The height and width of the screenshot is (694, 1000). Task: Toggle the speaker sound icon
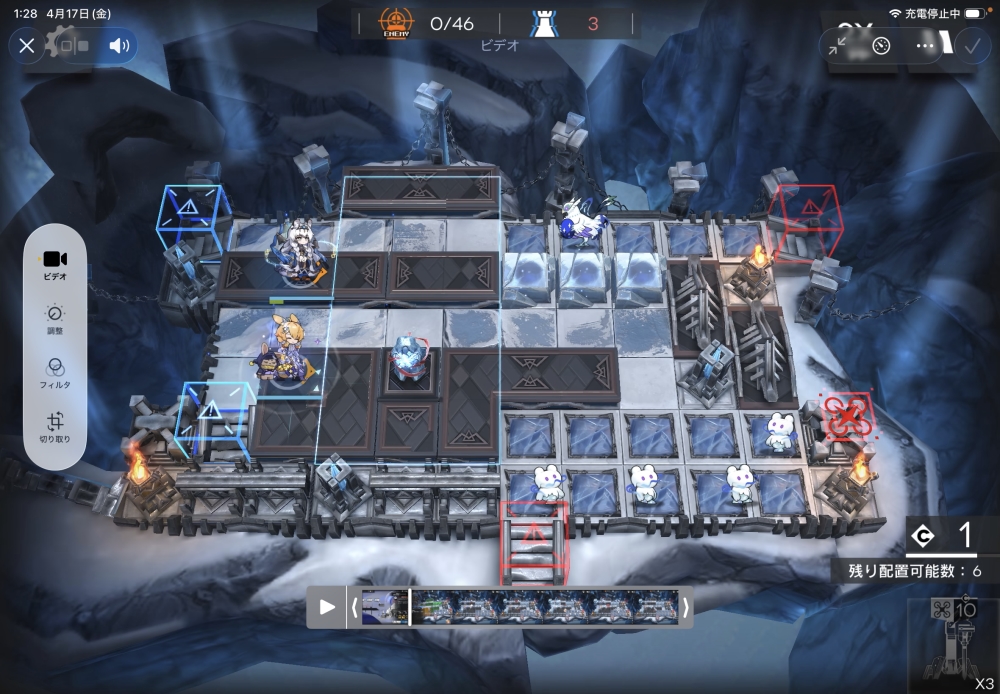pyautogui.click(x=120, y=45)
